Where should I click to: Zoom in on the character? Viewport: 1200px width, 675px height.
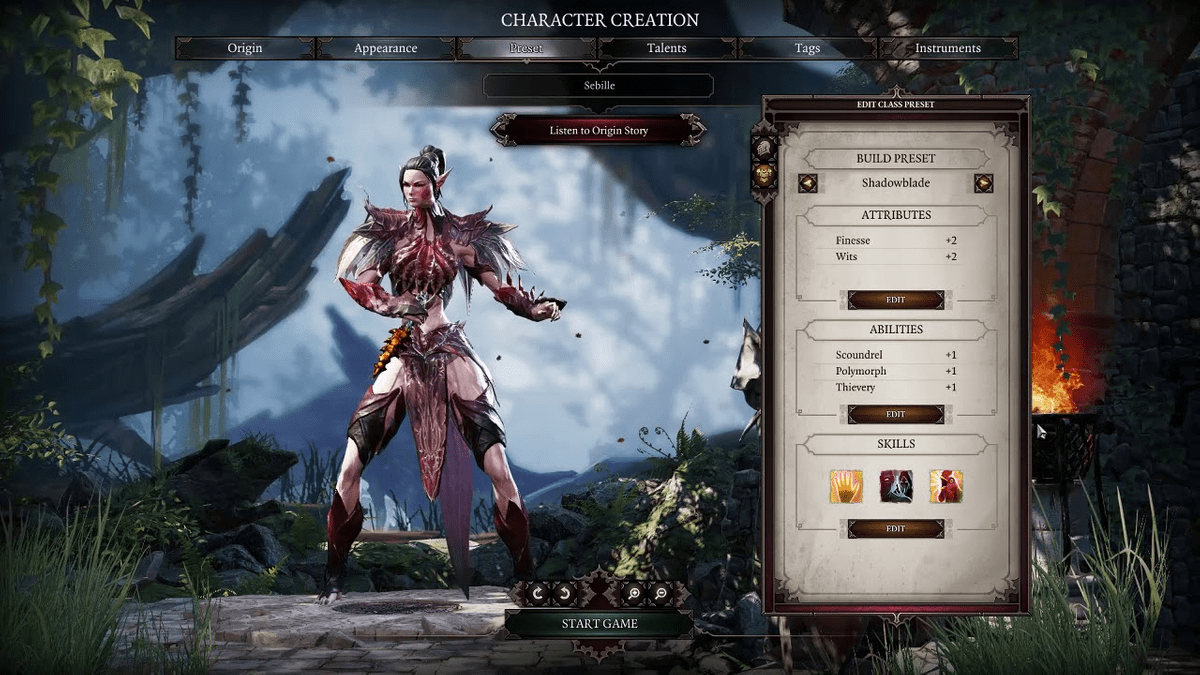633,593
